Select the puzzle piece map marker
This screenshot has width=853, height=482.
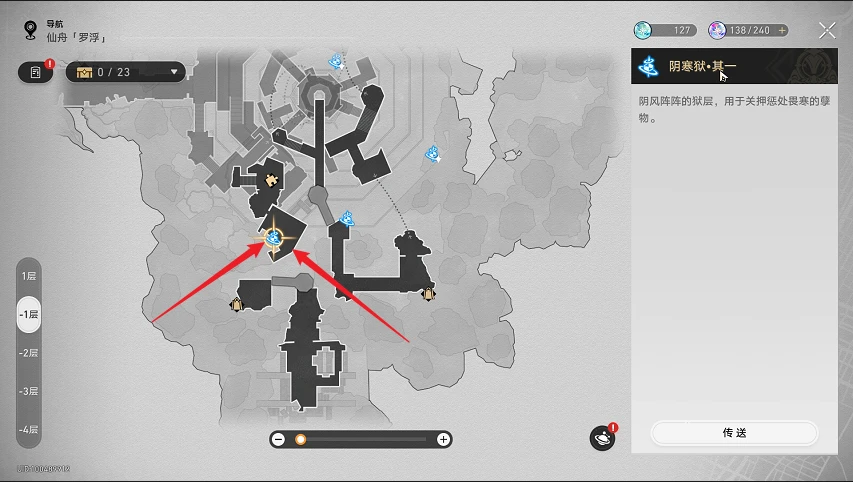[269, 180]
